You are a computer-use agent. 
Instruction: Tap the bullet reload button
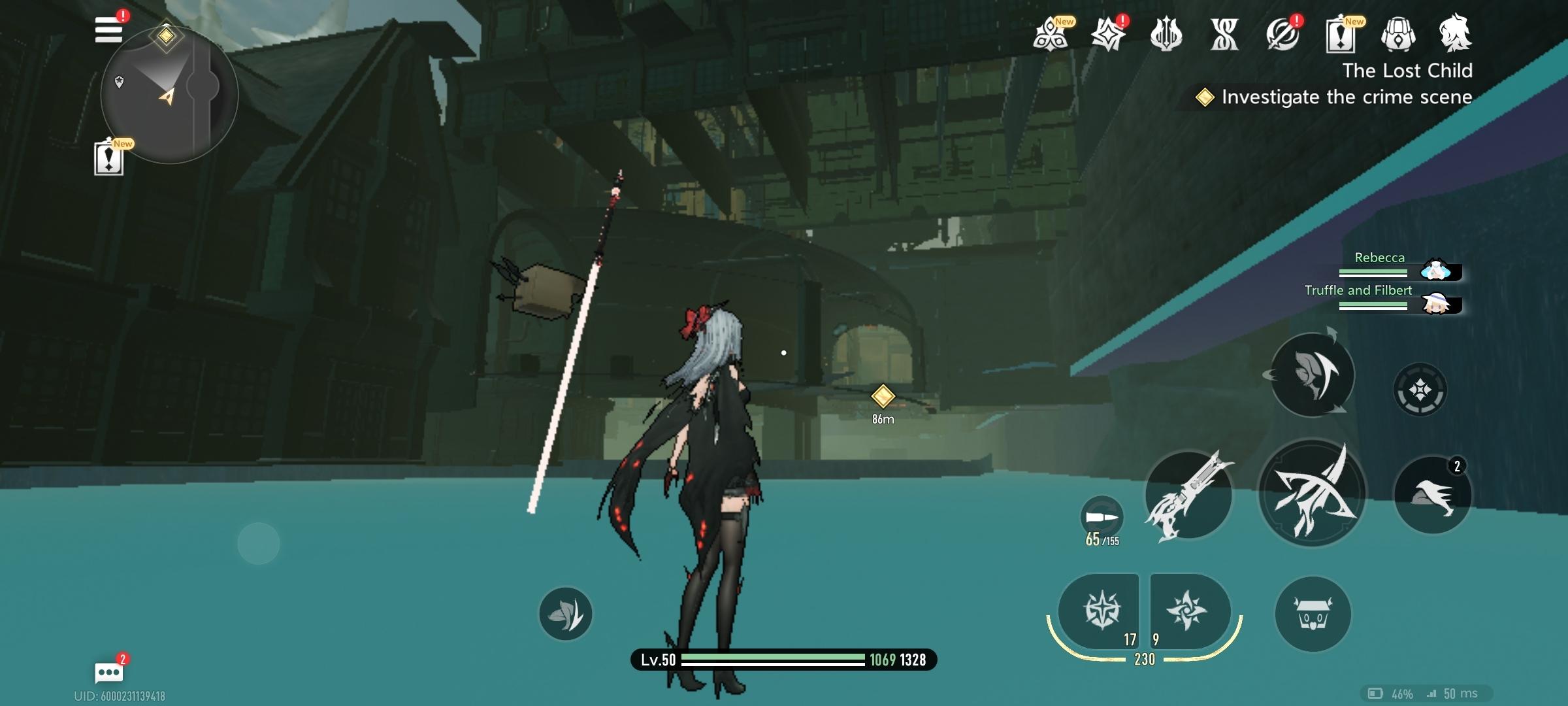pyautogui.click(x=1102, y=518)
